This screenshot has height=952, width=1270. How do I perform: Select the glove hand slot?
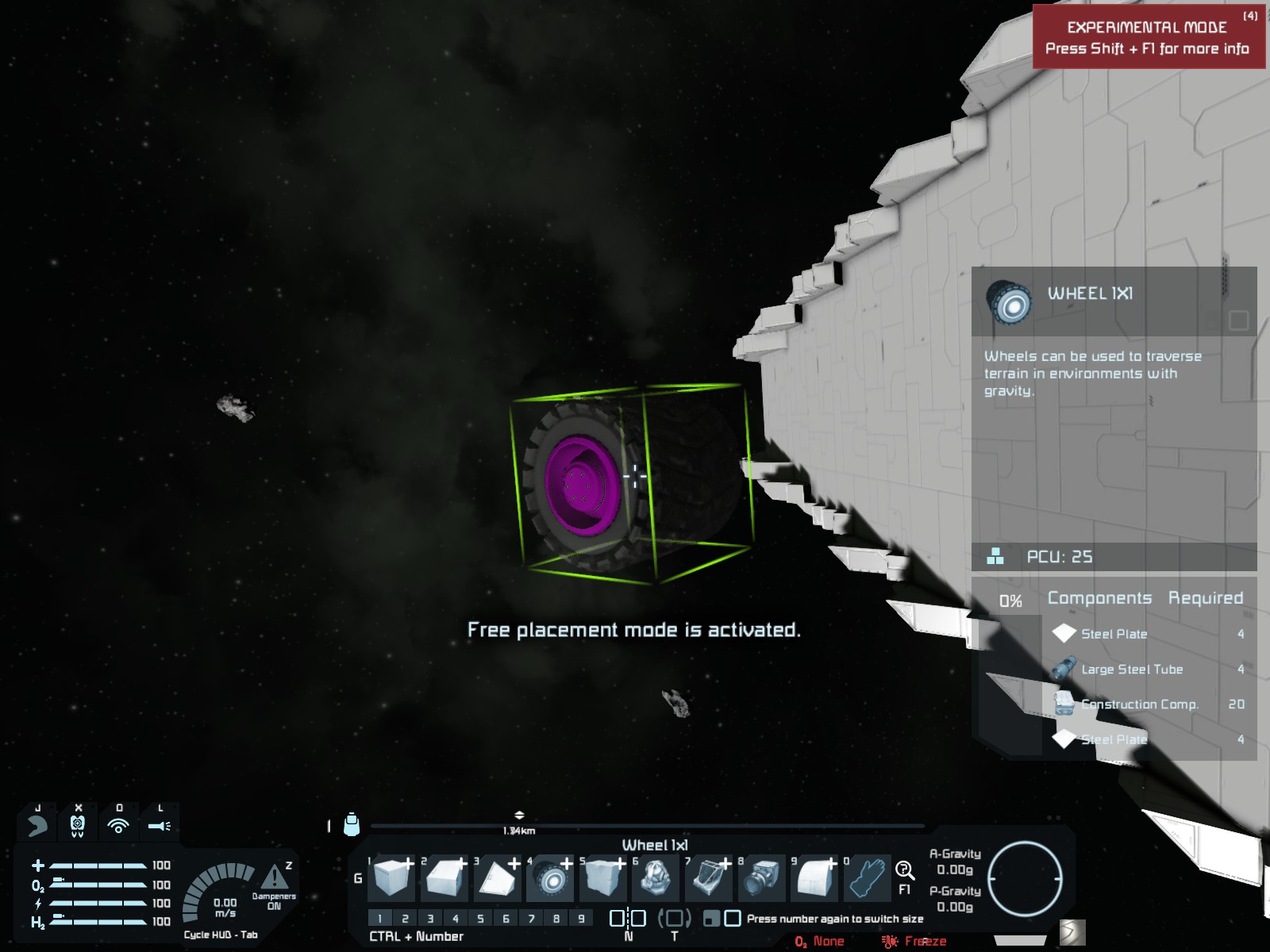pos(868,878)
